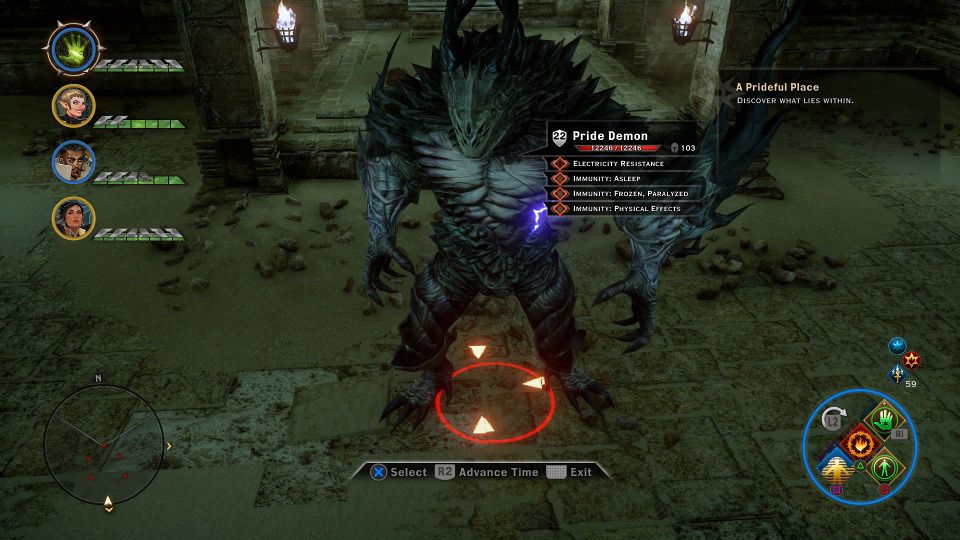Cast the fire ring ability
This screenshot has height=540, width=960.
[x=859, y=442]
